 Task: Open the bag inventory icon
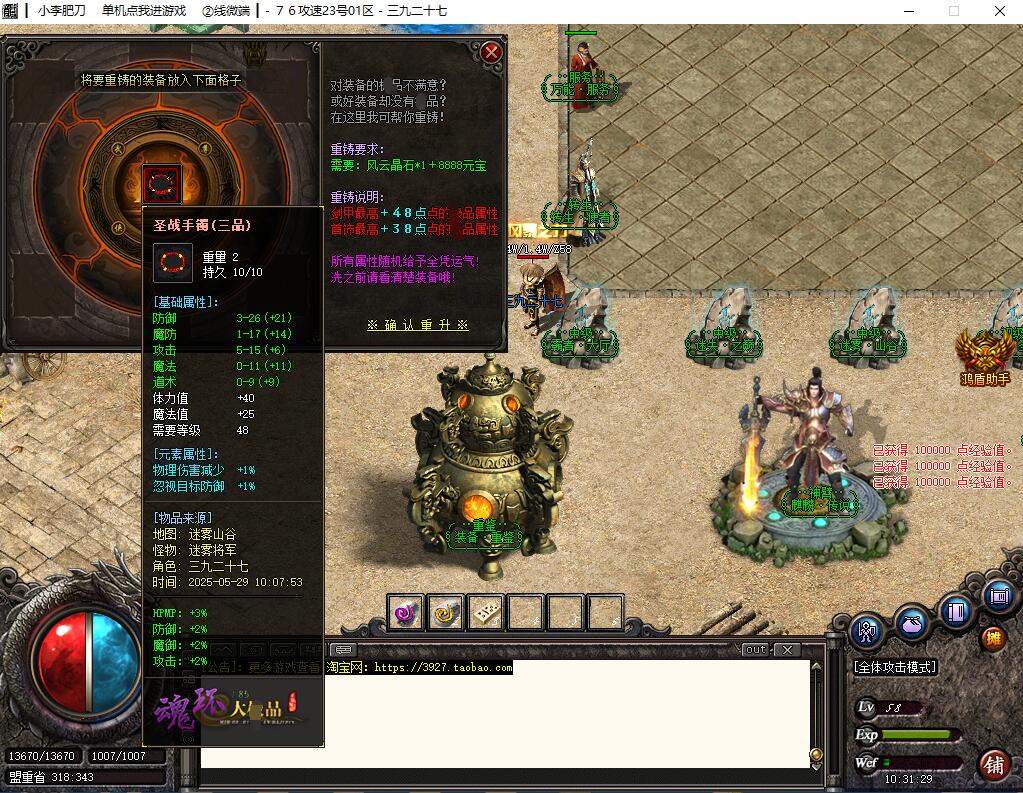(x=911, y=621)
